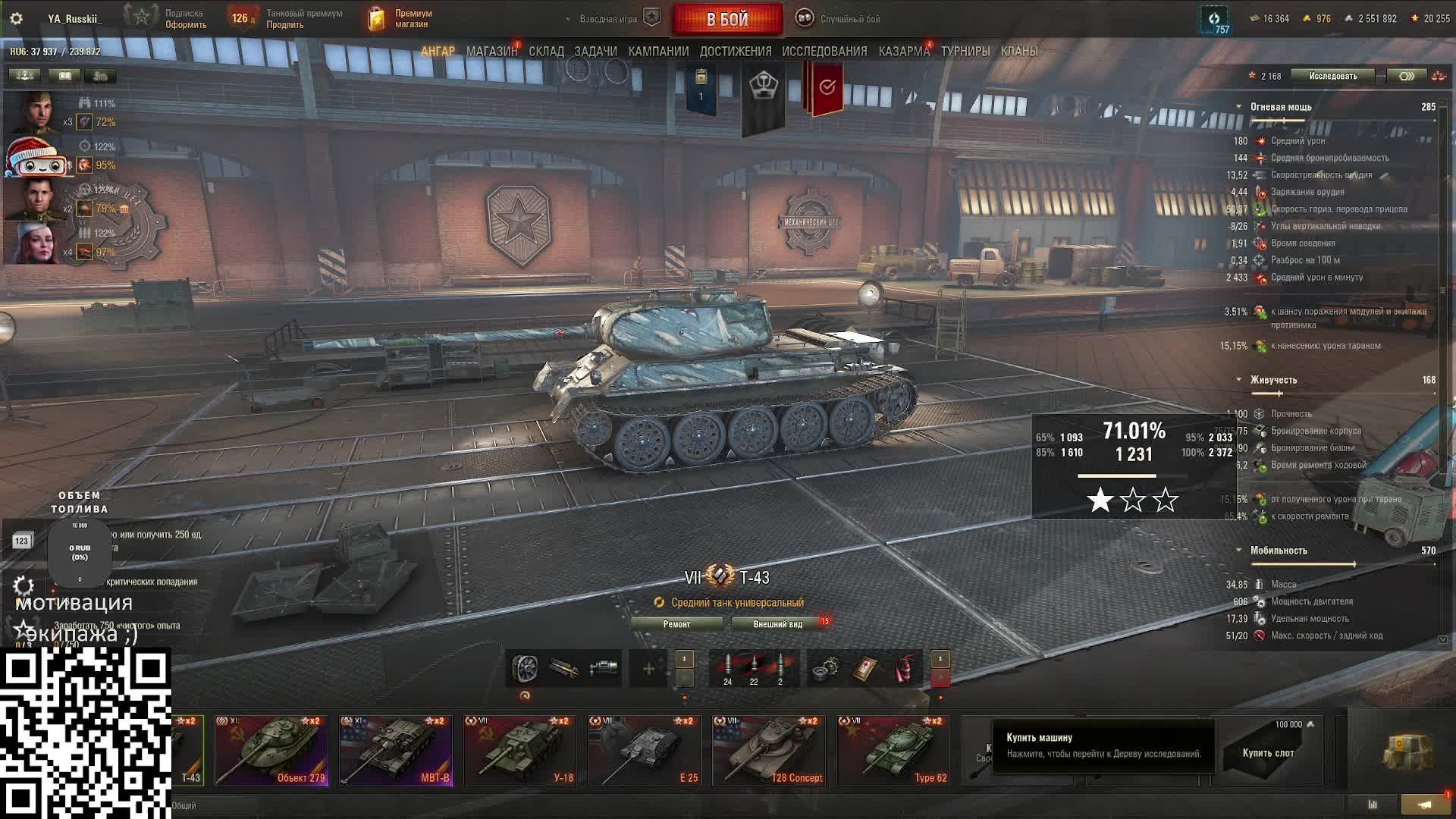Show the ДОСТИЖЕНИЯ tab
This screenshot has height=819, width=1456.
735,52
